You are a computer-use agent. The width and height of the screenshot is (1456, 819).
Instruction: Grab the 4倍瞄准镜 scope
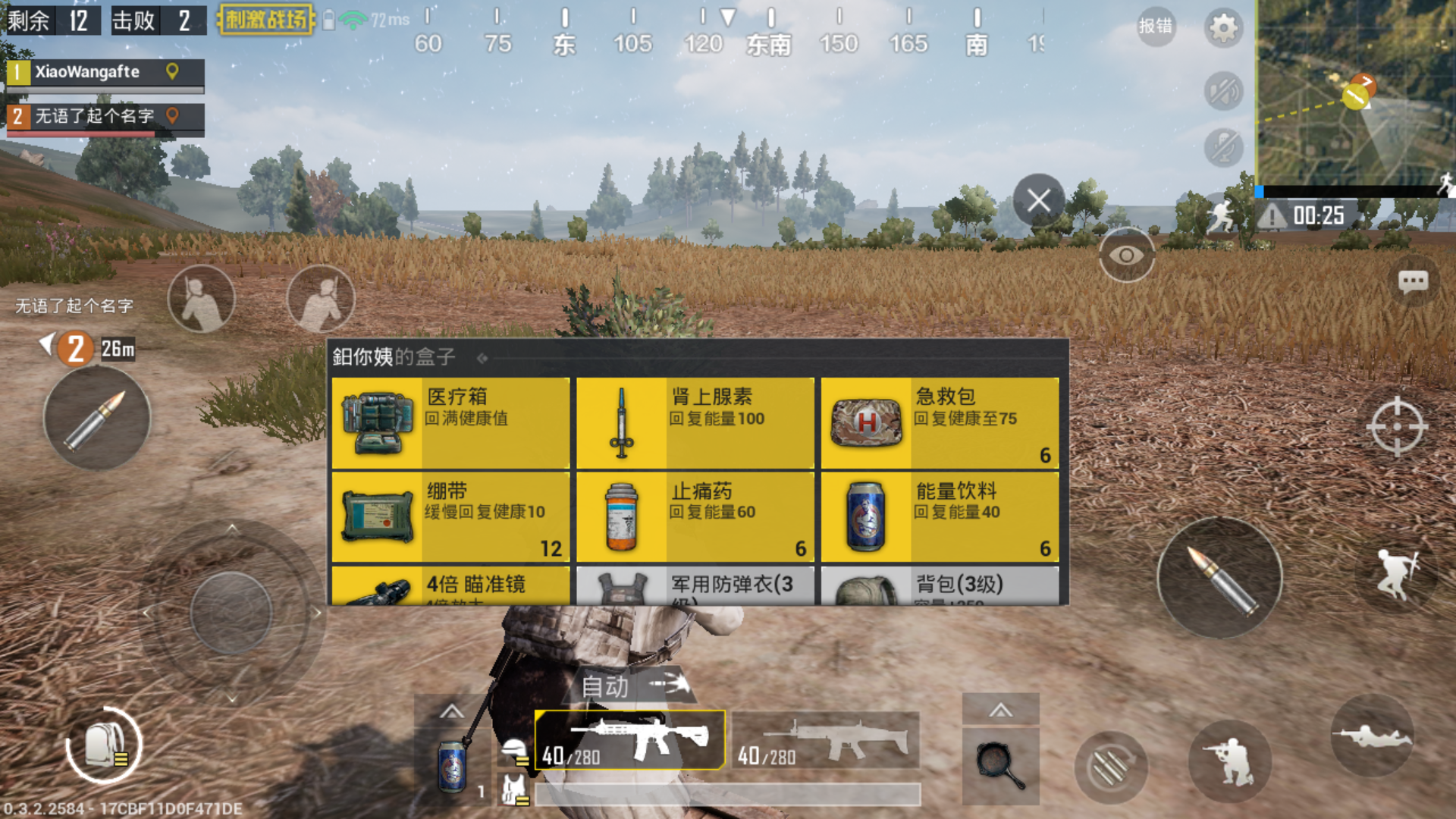pyautogui.click(x=451, y=588)
